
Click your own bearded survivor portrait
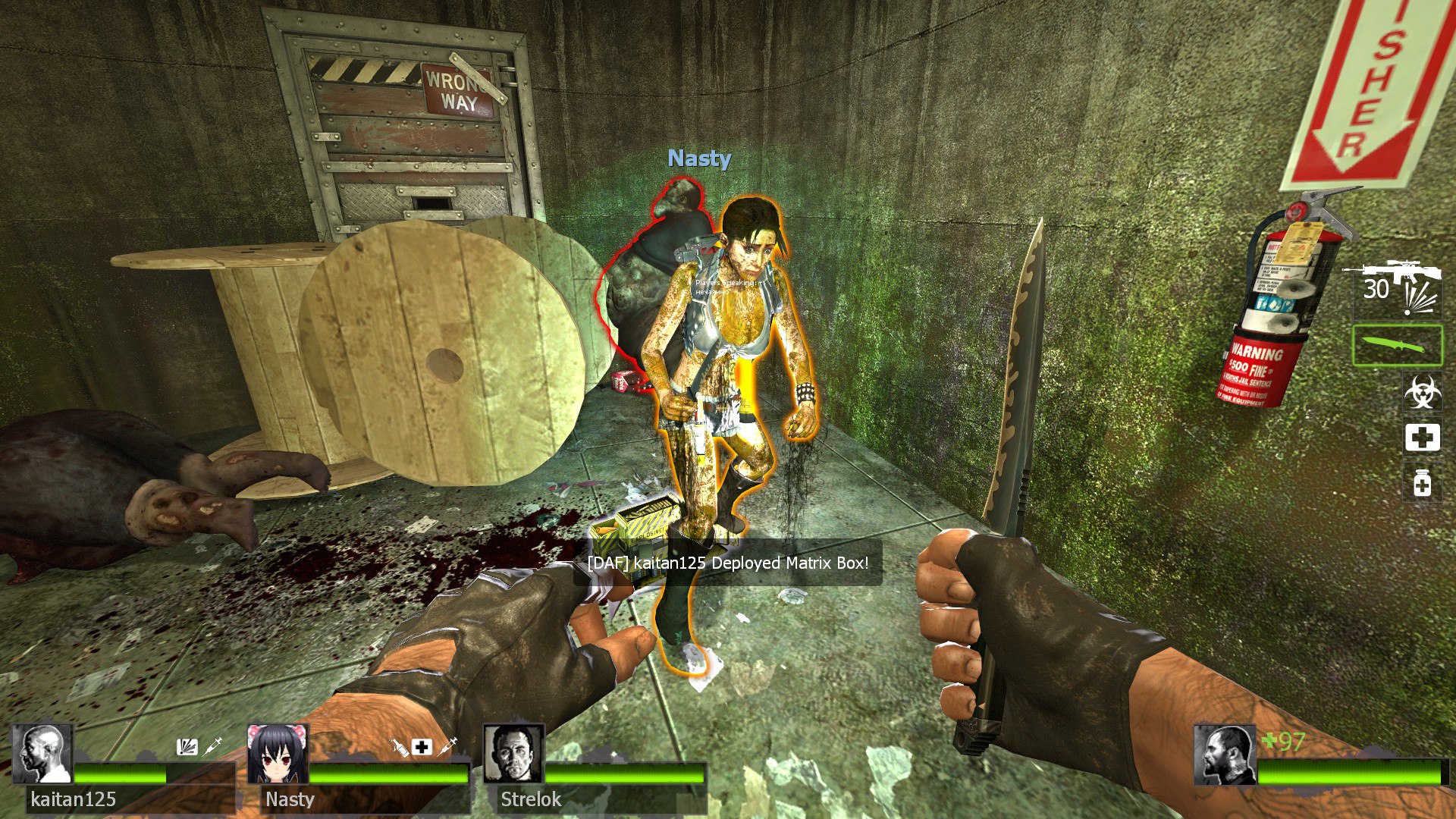pos(1224,755)
